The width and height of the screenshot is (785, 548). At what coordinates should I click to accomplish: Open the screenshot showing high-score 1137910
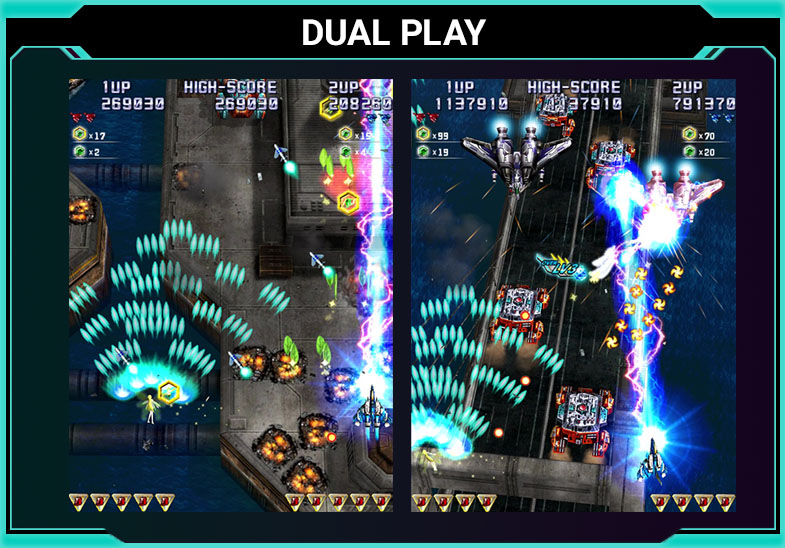[x=573, y=296]
